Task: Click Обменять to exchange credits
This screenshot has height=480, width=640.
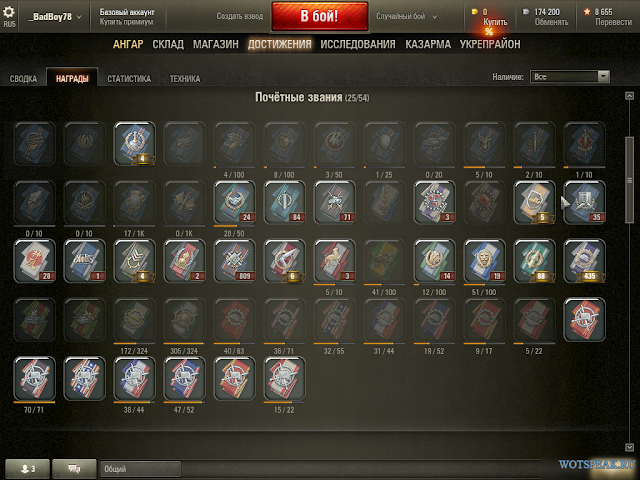Action: coord(552,22)
